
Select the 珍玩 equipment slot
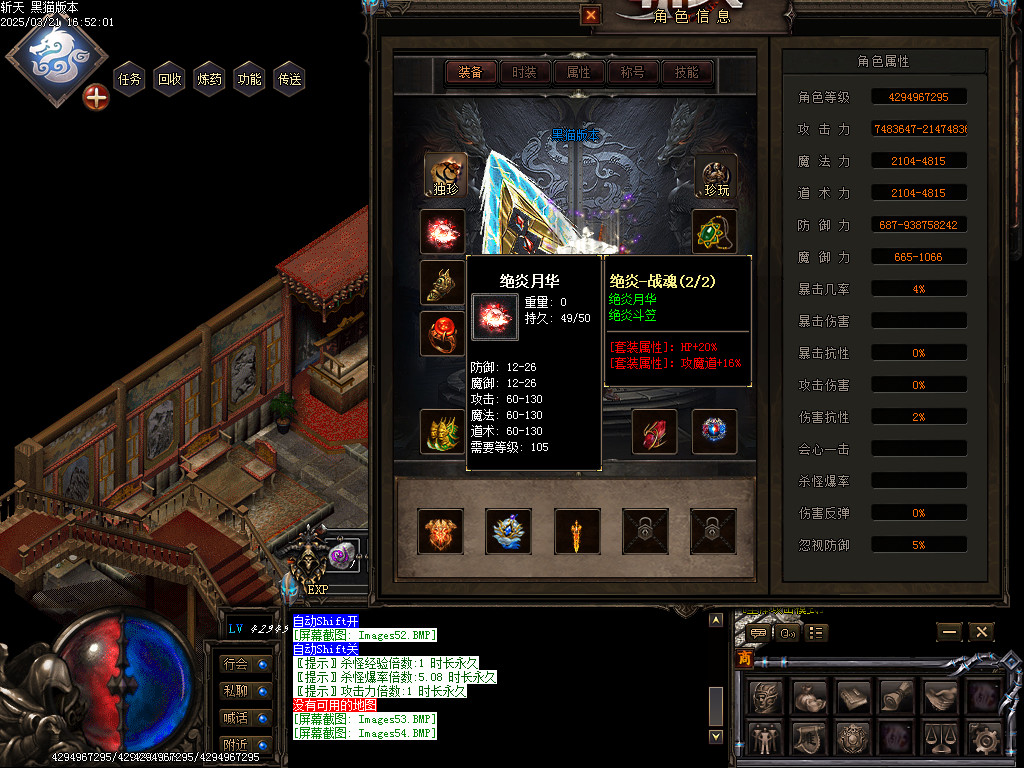pos(715,175)
